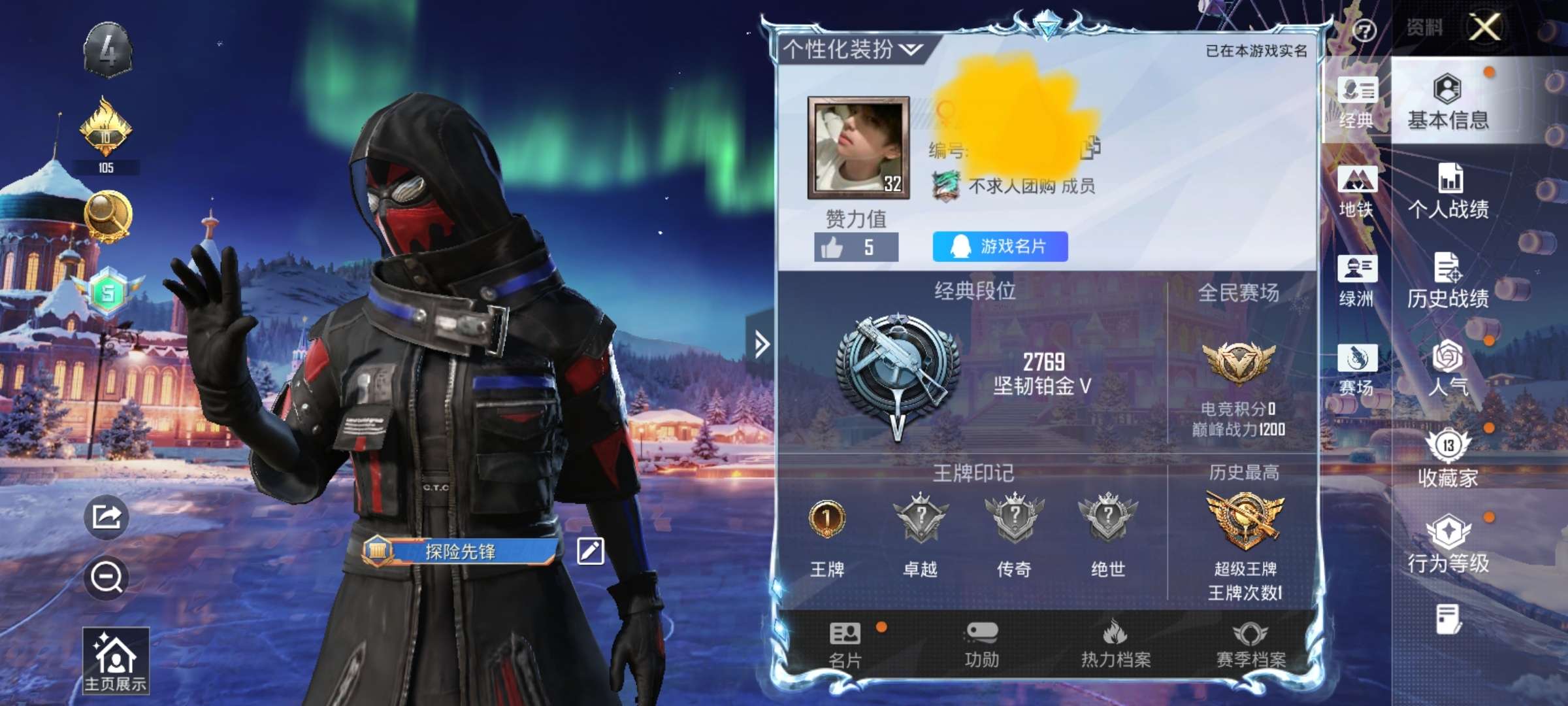
Task: Click the blue 游戏名片 button
Action: [x=1000, y=246]
